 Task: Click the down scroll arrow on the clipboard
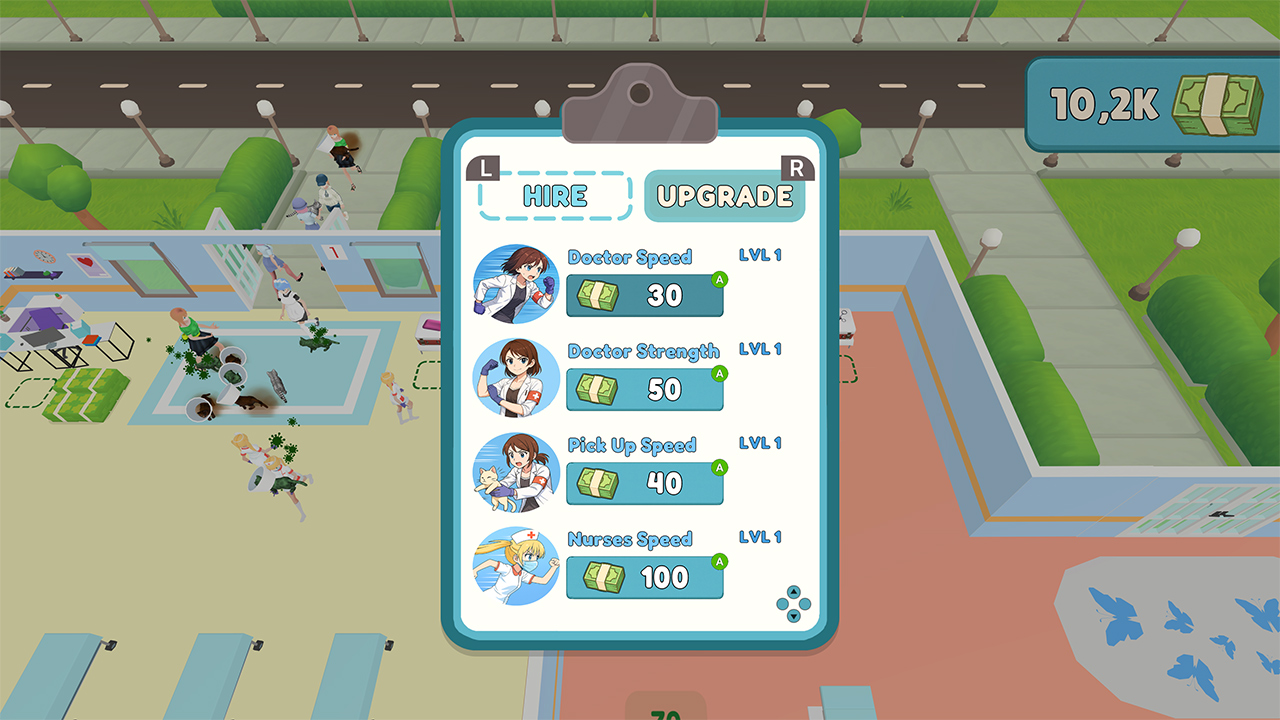coord(793,617)
